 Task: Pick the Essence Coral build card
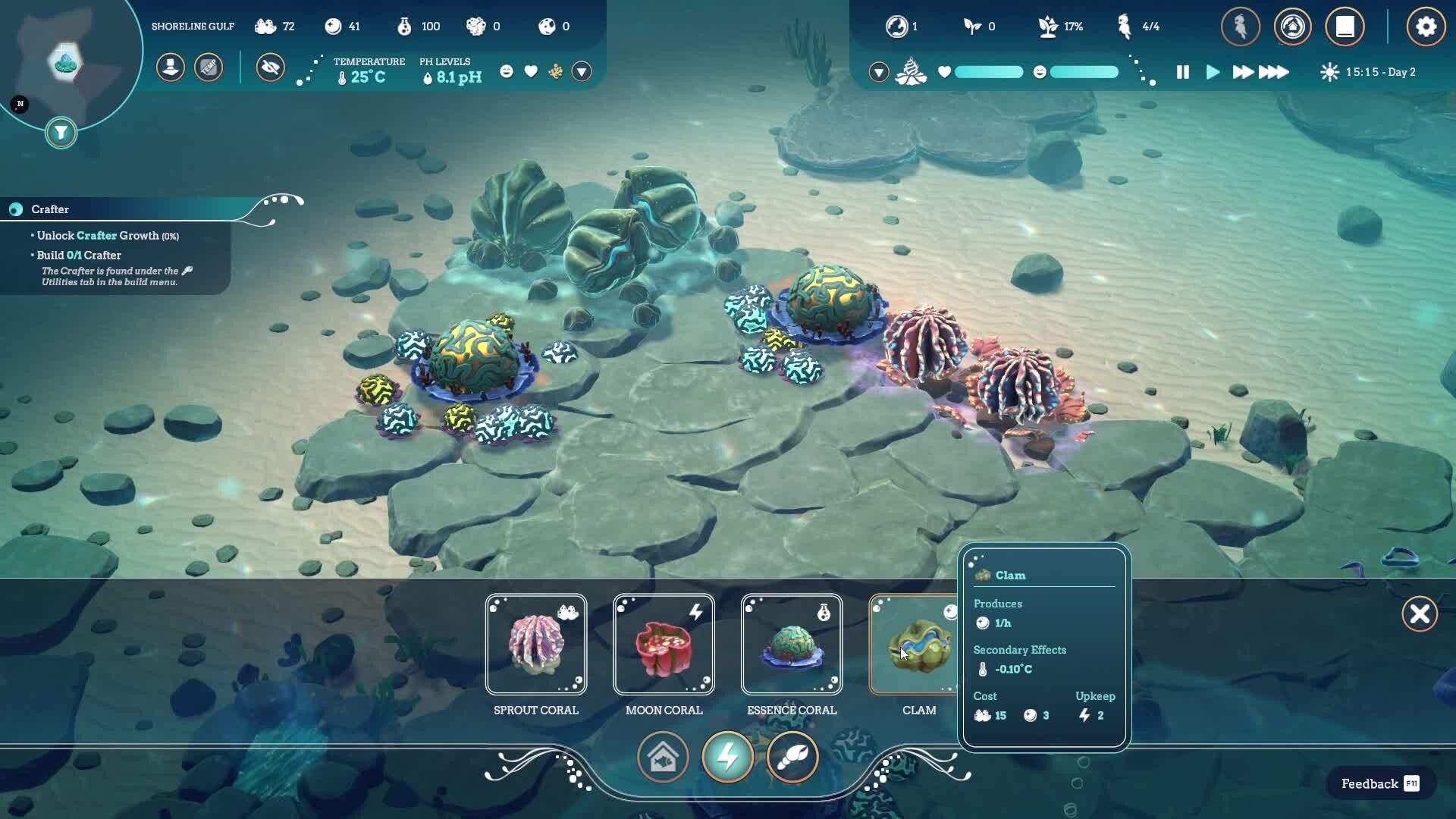792,645
